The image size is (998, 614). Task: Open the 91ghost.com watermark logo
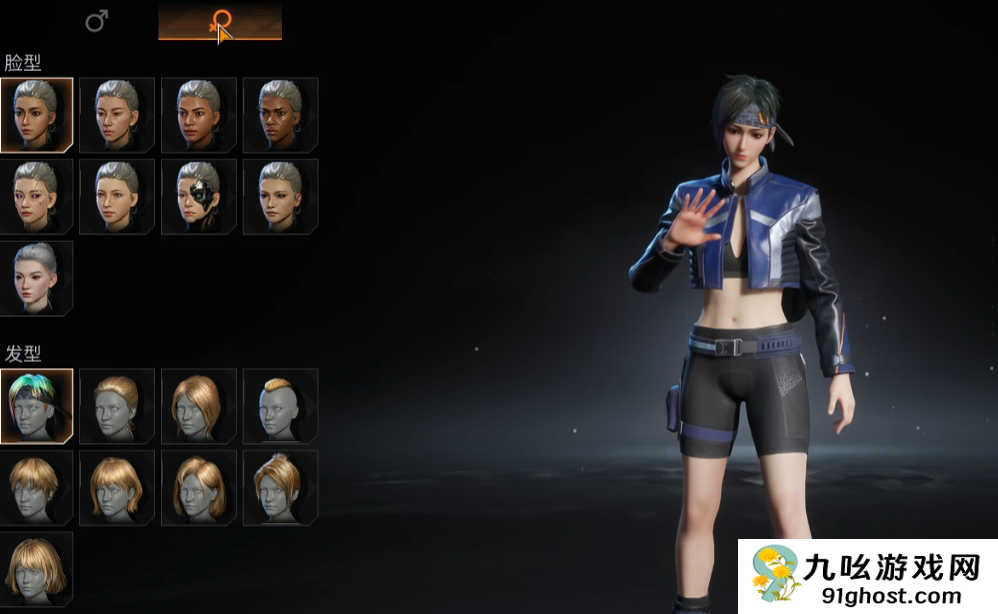[x=867, y=577]
